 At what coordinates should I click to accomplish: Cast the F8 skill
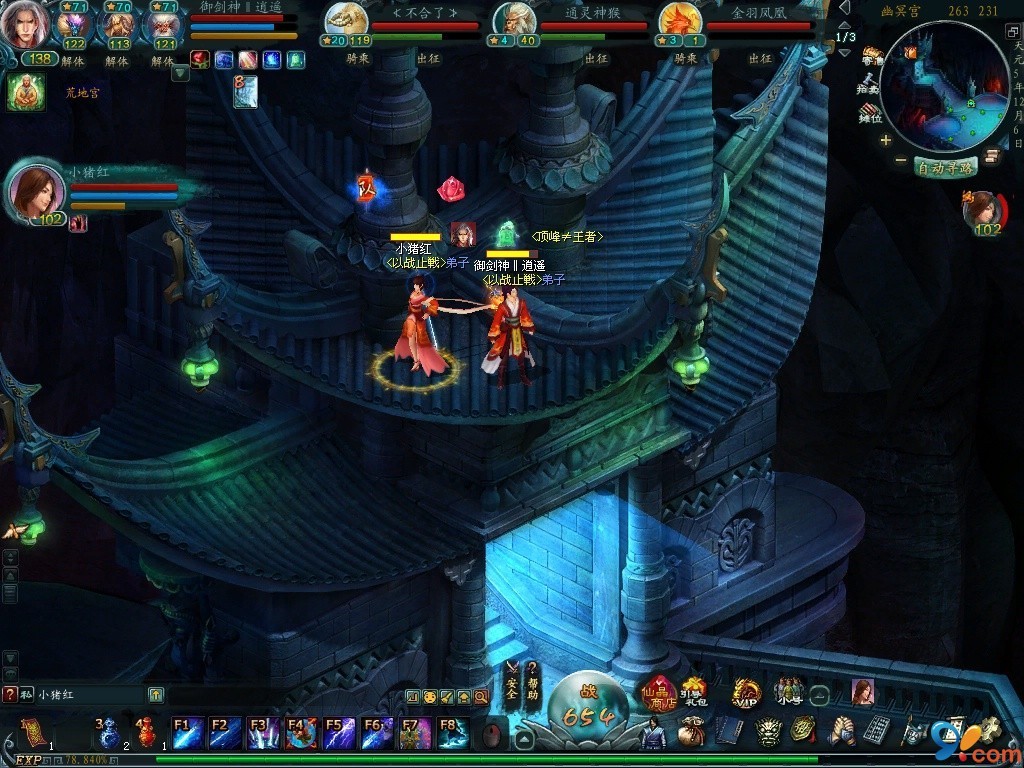point(452,733)
